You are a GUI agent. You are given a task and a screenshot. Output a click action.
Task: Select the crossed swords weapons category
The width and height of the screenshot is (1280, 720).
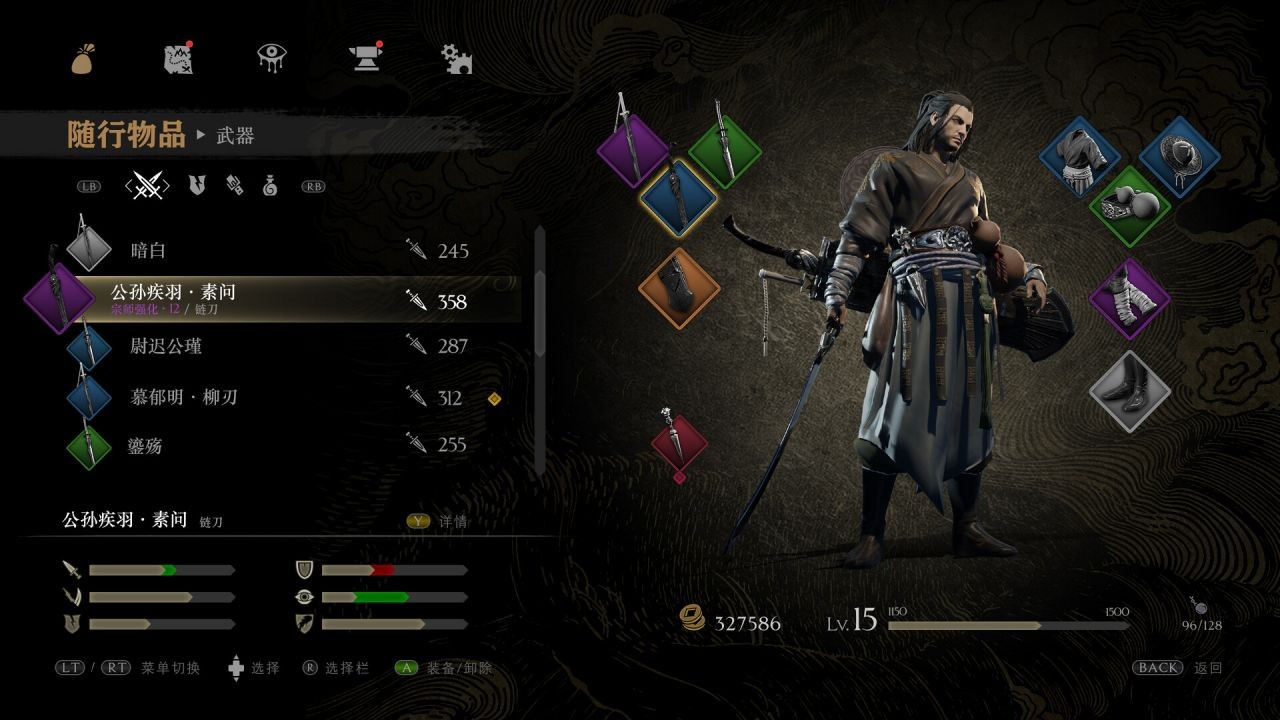148,186
